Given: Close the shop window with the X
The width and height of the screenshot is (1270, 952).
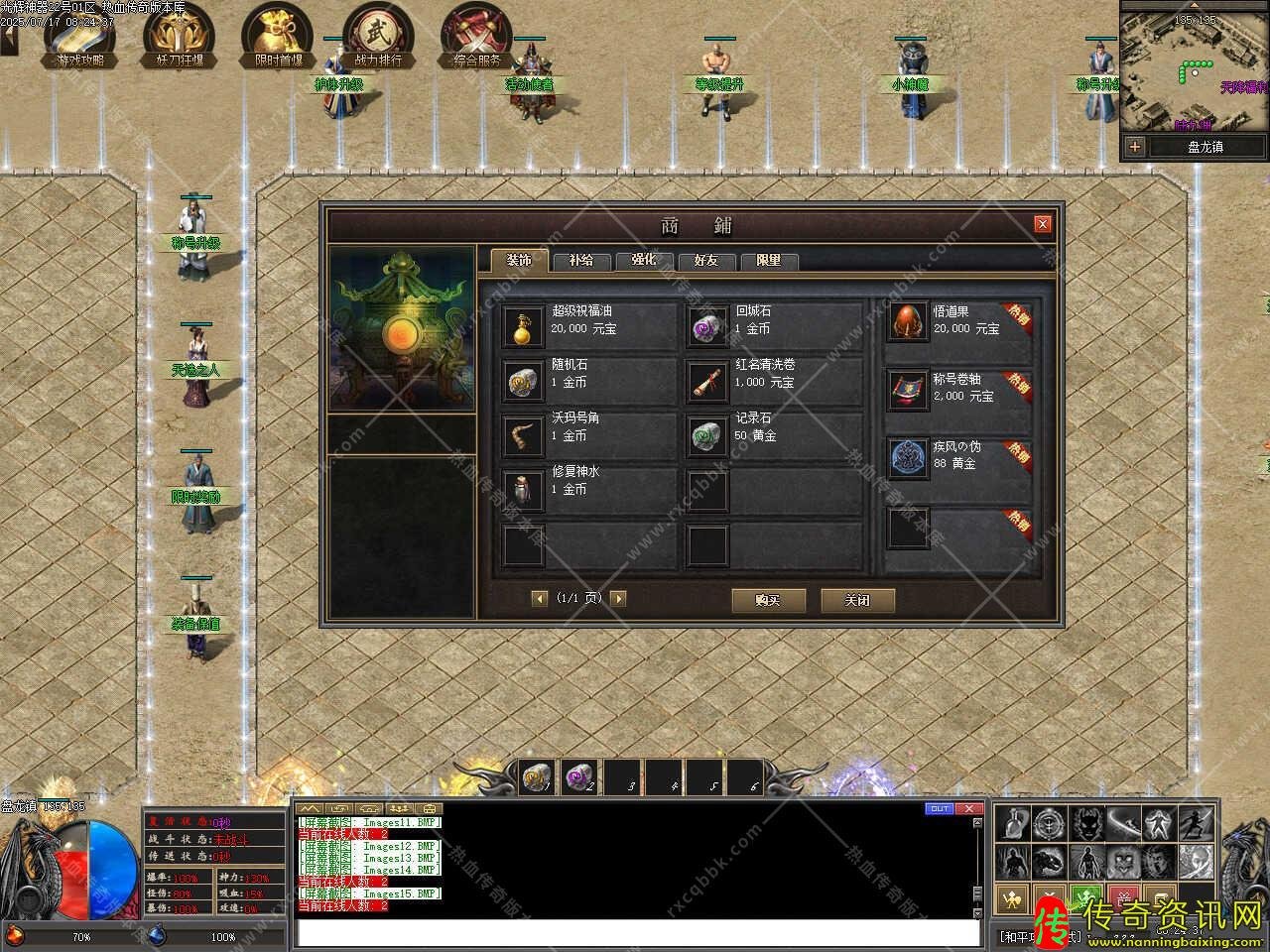Looking at the screenshot, I should click(x=1042, y=224).
